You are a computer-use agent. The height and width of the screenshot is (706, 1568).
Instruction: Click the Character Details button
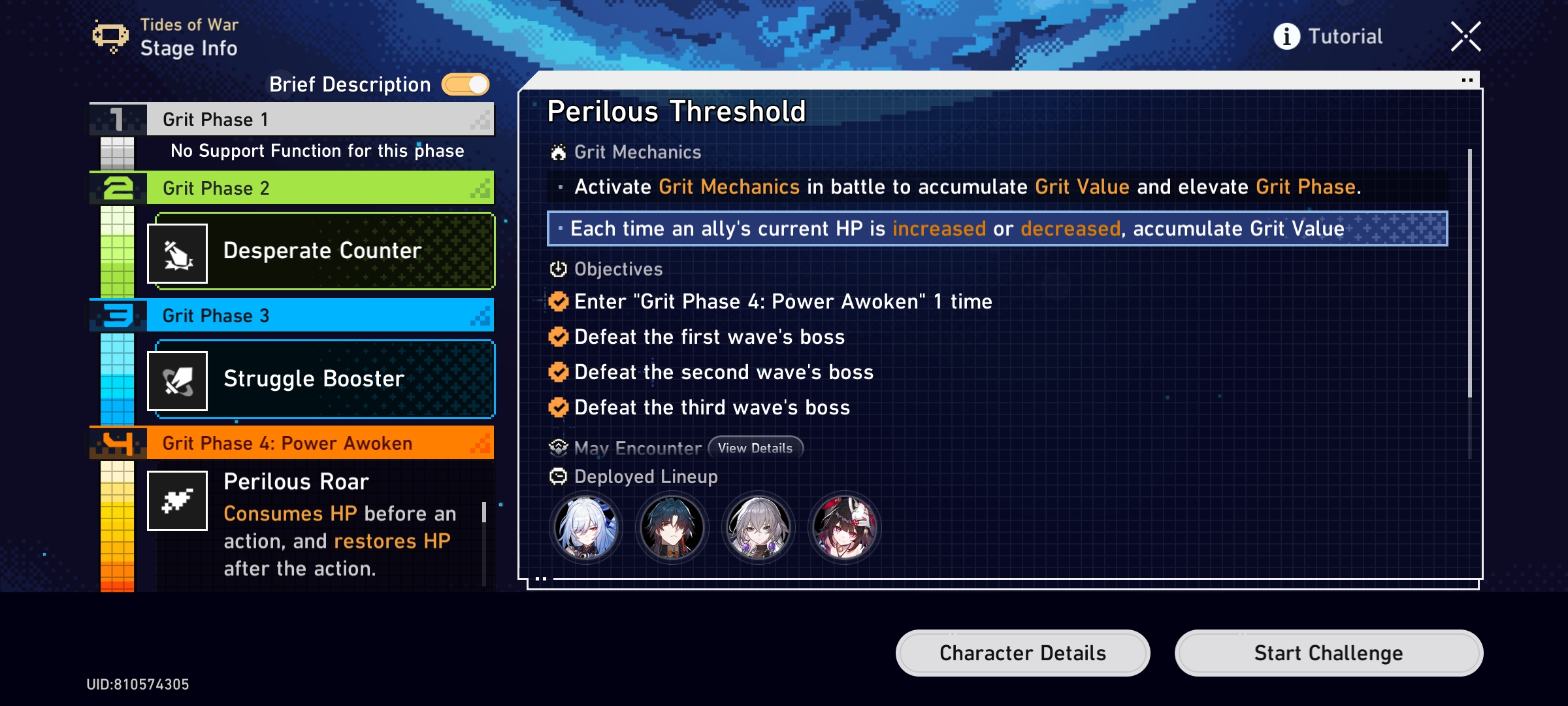1022,652
